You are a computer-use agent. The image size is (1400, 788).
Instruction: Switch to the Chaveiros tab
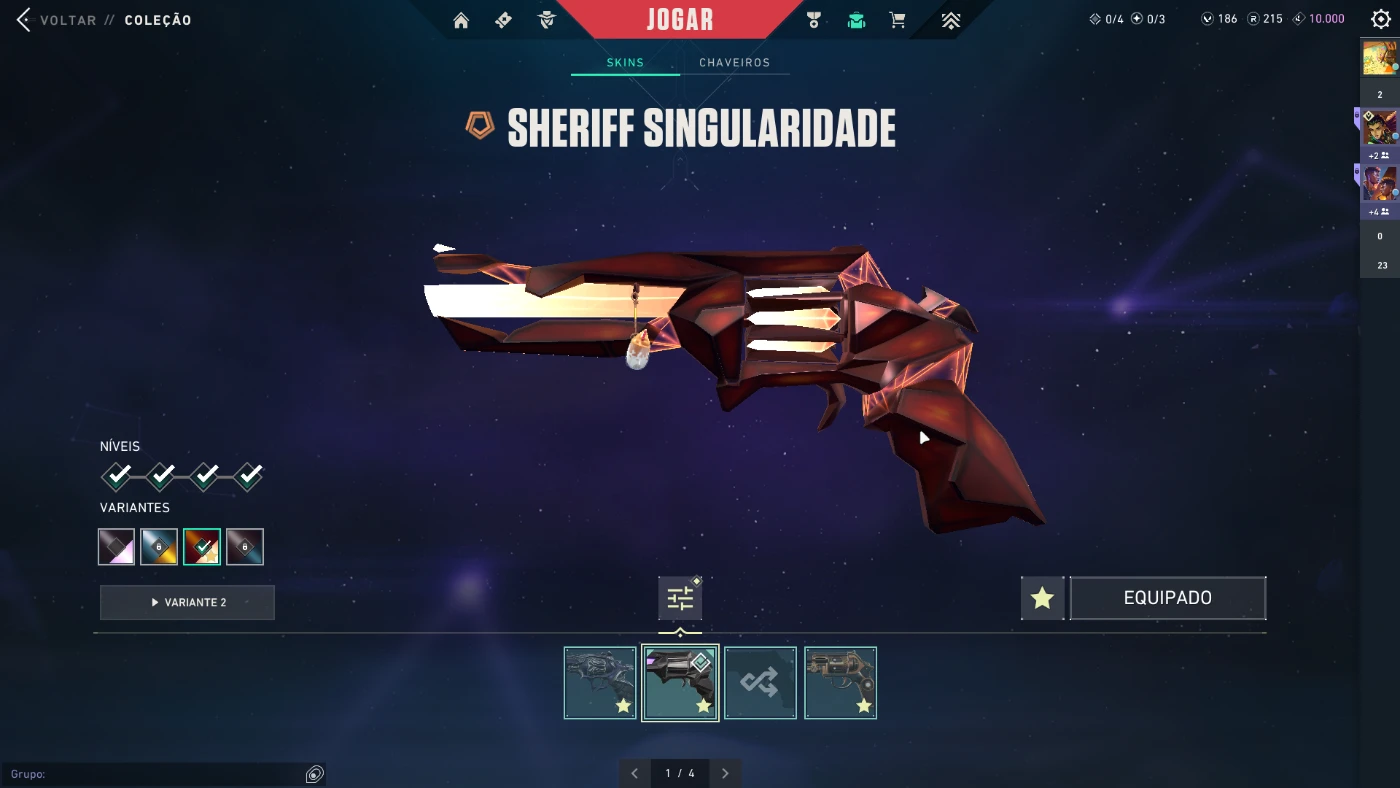[x=734, y=62]
